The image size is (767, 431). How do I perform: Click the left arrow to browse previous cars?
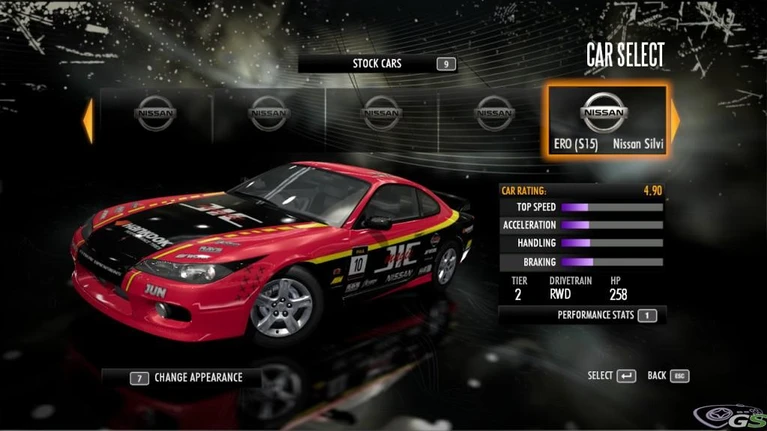88,120
